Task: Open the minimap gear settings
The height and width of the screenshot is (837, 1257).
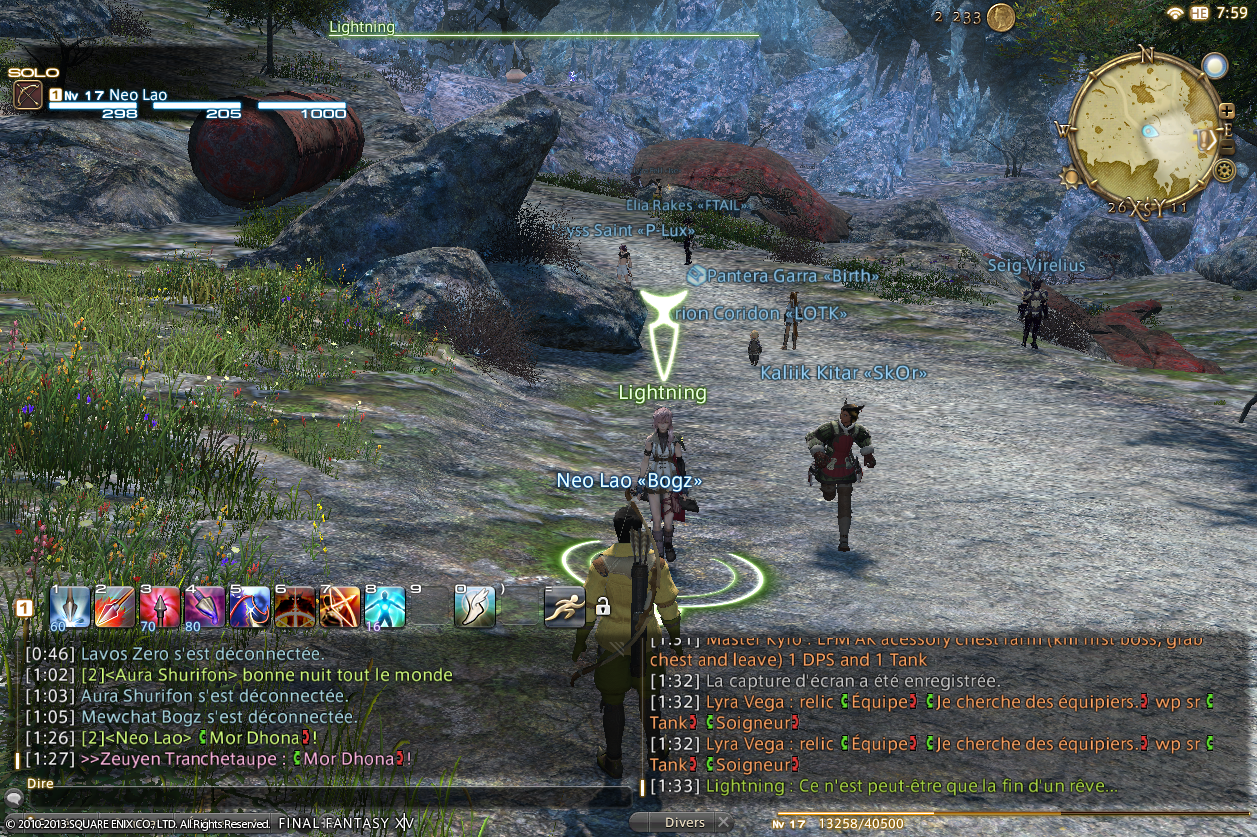Action: [1224, 171]
